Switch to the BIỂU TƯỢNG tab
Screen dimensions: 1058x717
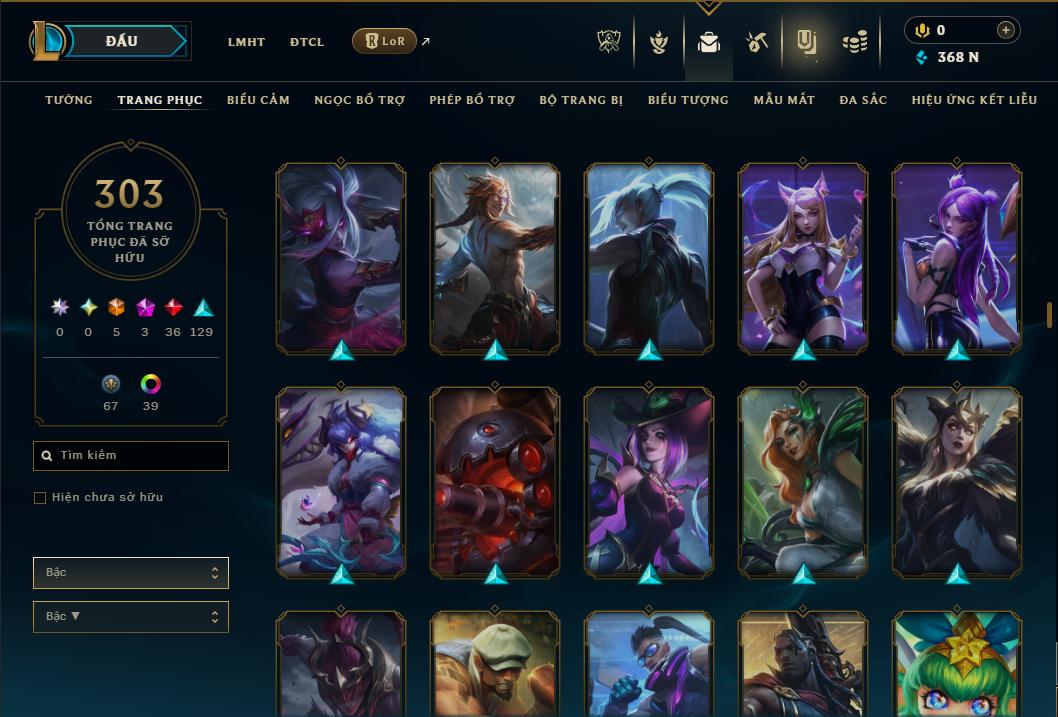point(688,100)
